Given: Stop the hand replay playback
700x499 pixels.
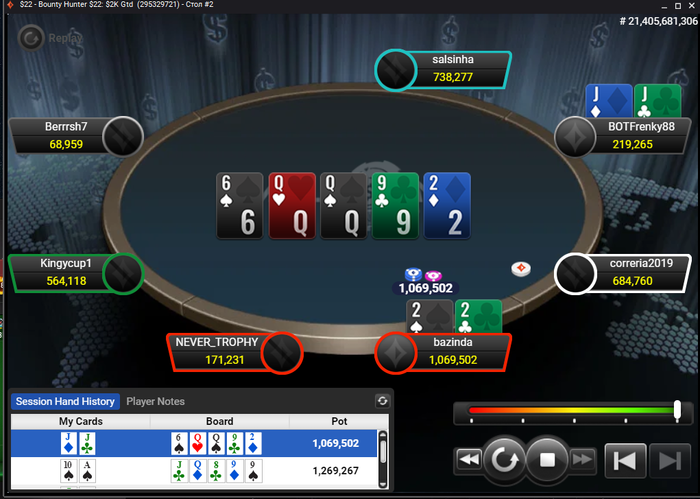Looking at the screenshot, I should (x=546, y=460).
